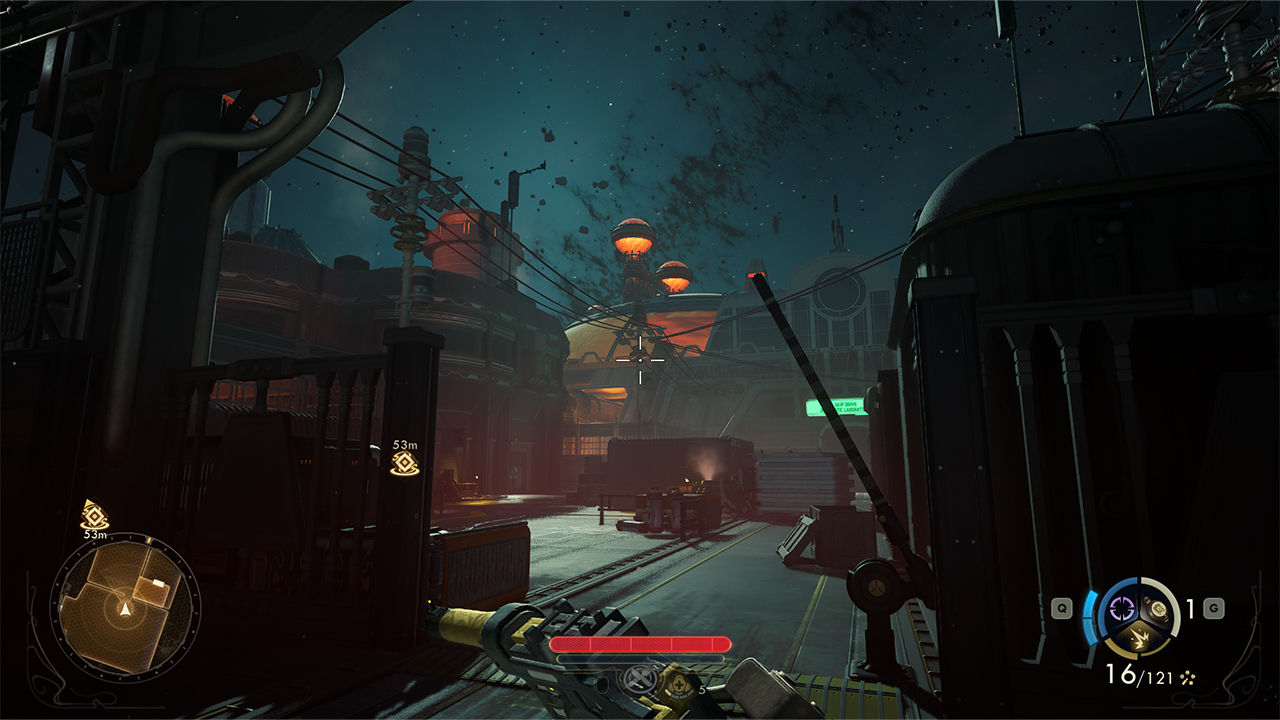Activate the purple crosshair ability

coord(1122,607)
